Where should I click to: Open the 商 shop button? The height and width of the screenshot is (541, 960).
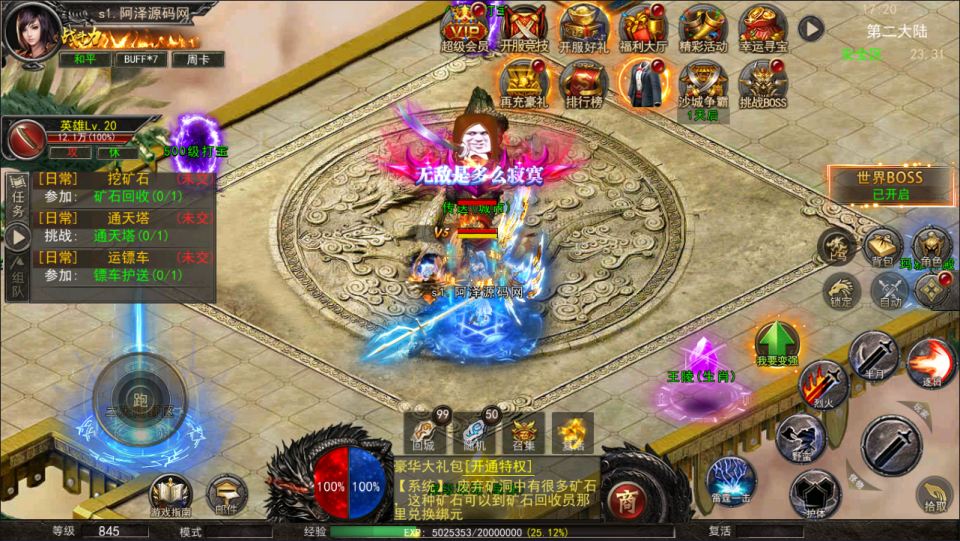pos(627,498)
